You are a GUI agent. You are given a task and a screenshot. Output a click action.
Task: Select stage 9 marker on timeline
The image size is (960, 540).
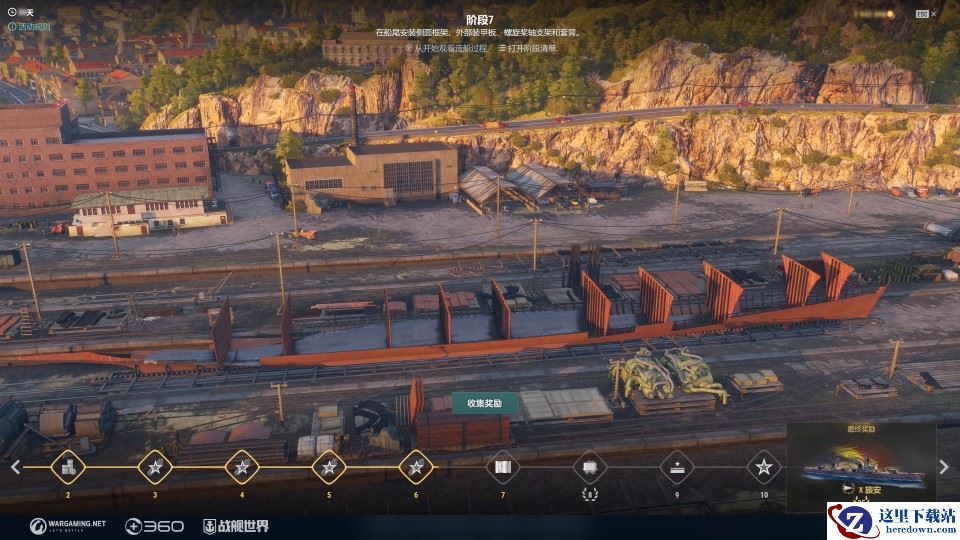[677, 467]
